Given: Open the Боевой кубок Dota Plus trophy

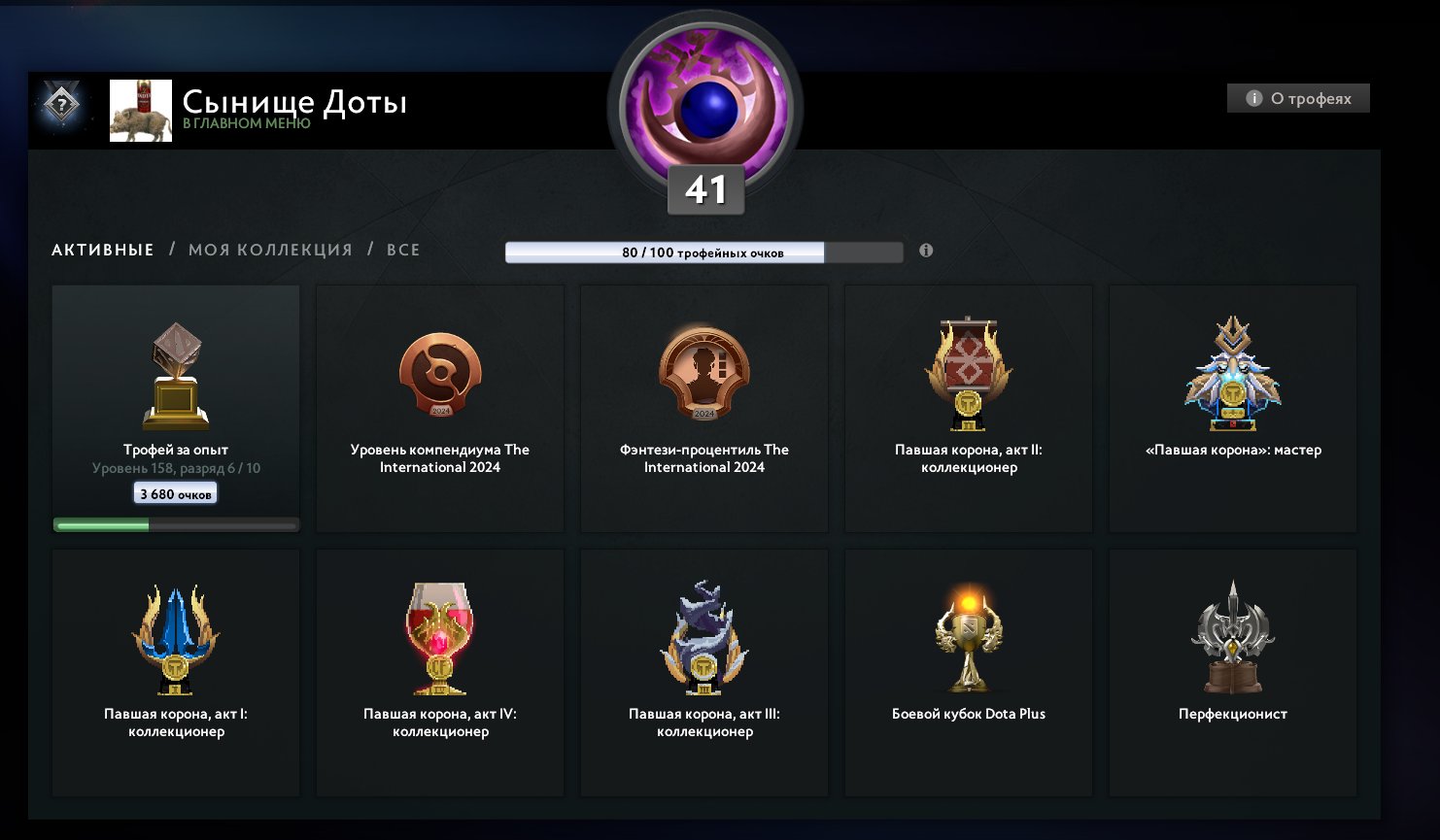Looking at the screenshot, I should pos(968,670).
